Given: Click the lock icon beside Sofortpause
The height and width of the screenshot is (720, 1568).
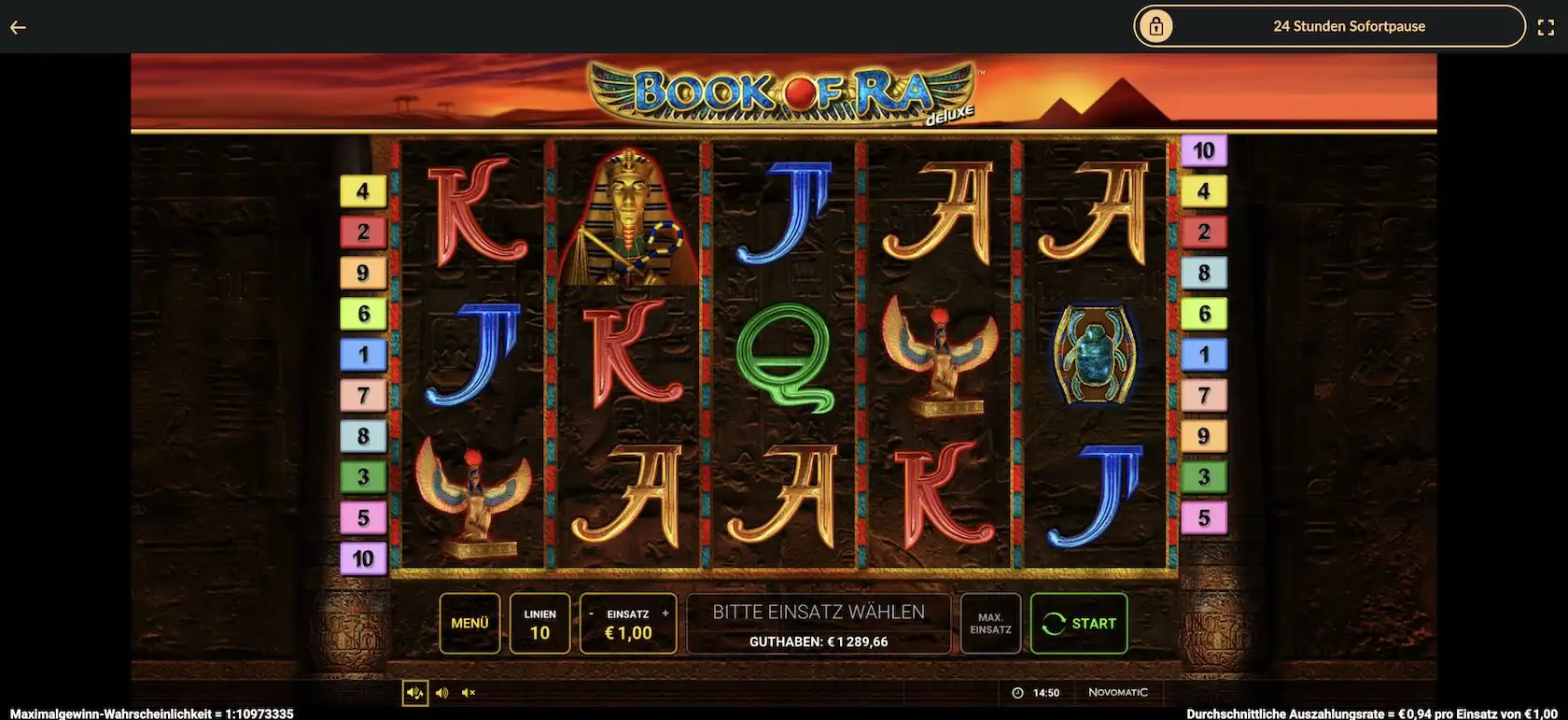Looking at the screenshot, I should (1157, 25).
